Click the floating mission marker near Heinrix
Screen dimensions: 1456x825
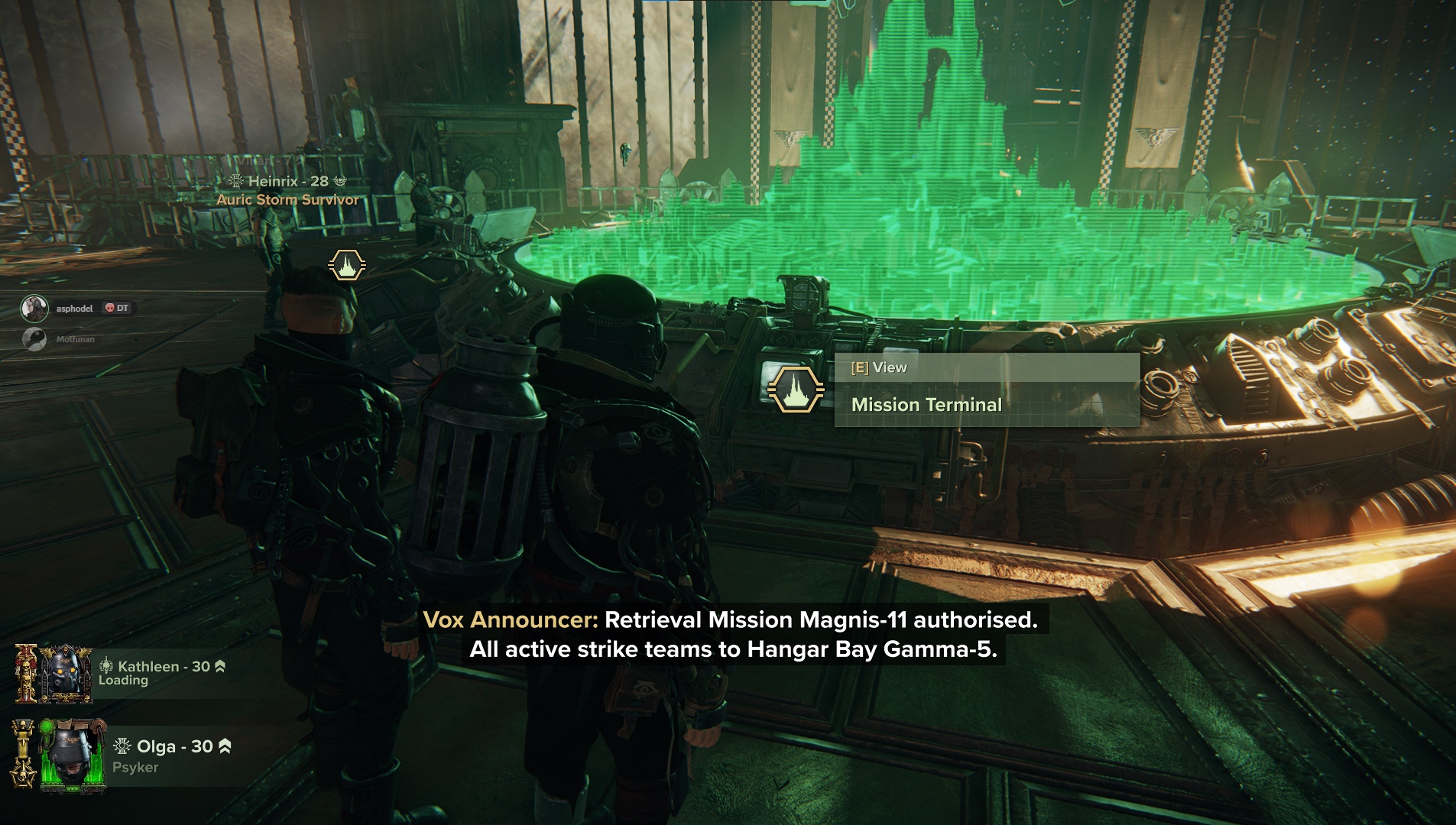[347, 265]
